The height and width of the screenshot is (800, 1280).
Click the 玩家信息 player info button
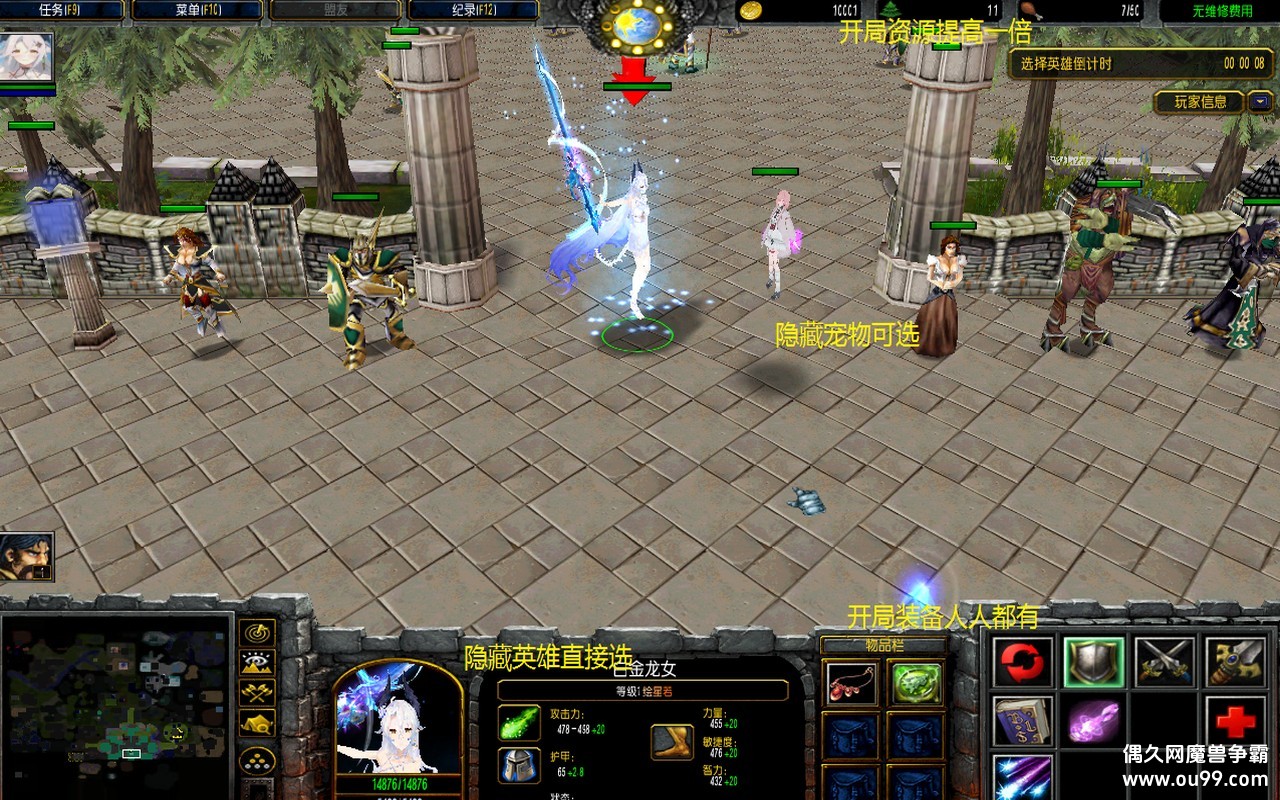[x=1199, y=102]
